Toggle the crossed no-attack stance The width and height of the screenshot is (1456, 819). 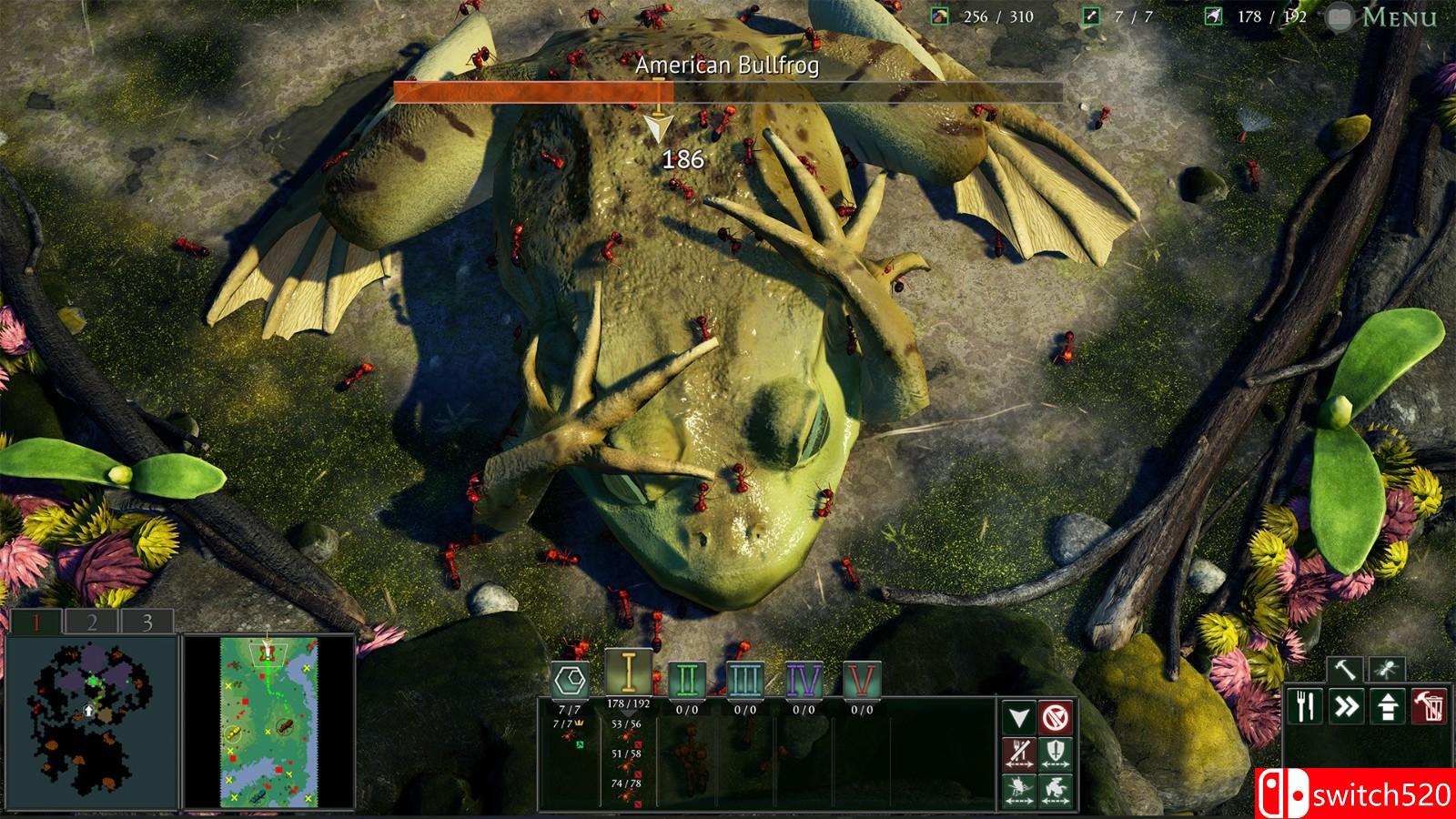(x=1056, y=718)
